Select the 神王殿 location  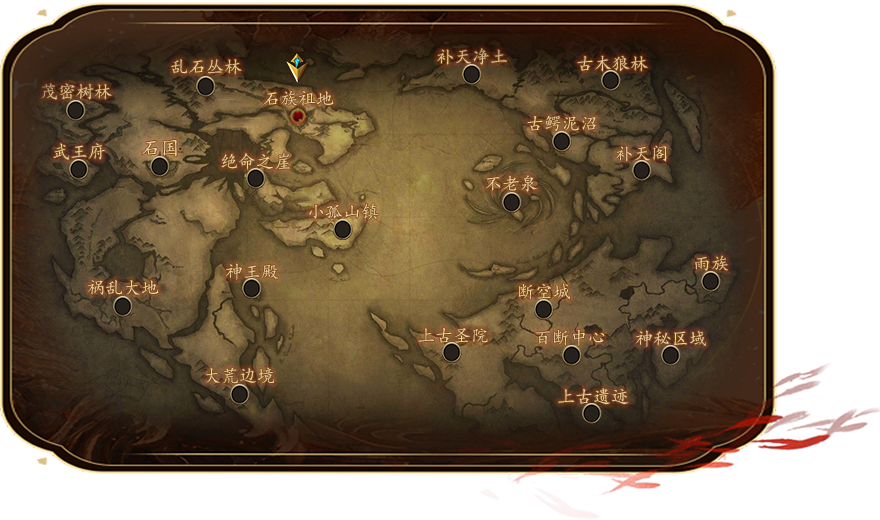tap(252, 289)
